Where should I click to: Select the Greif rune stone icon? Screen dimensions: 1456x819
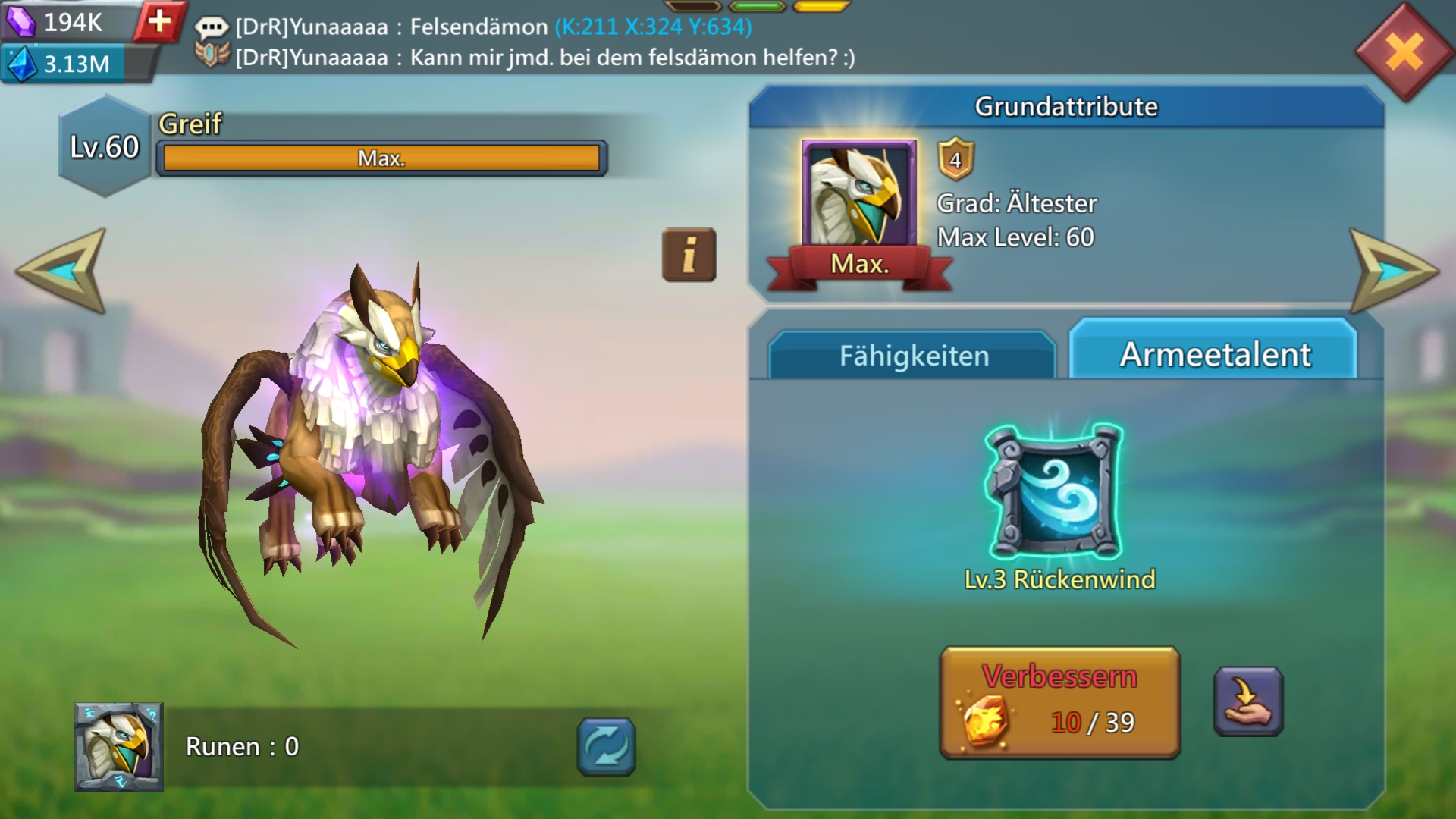point(119,747)
